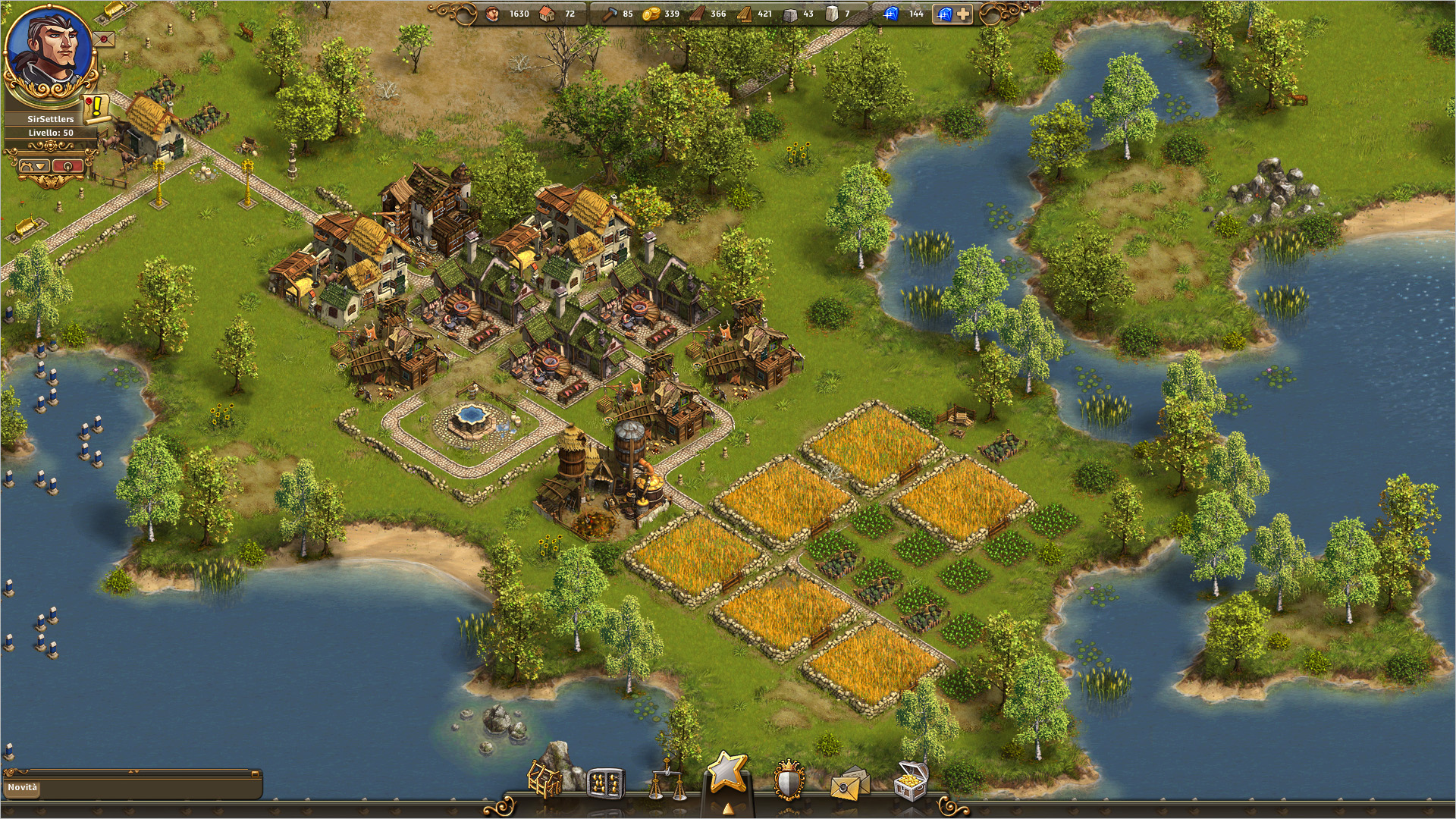Open the mail envelopes icon
Image resolution: width=1456 pixels, height=819 pixels.
pyautogui.click(x=849, y=784)
